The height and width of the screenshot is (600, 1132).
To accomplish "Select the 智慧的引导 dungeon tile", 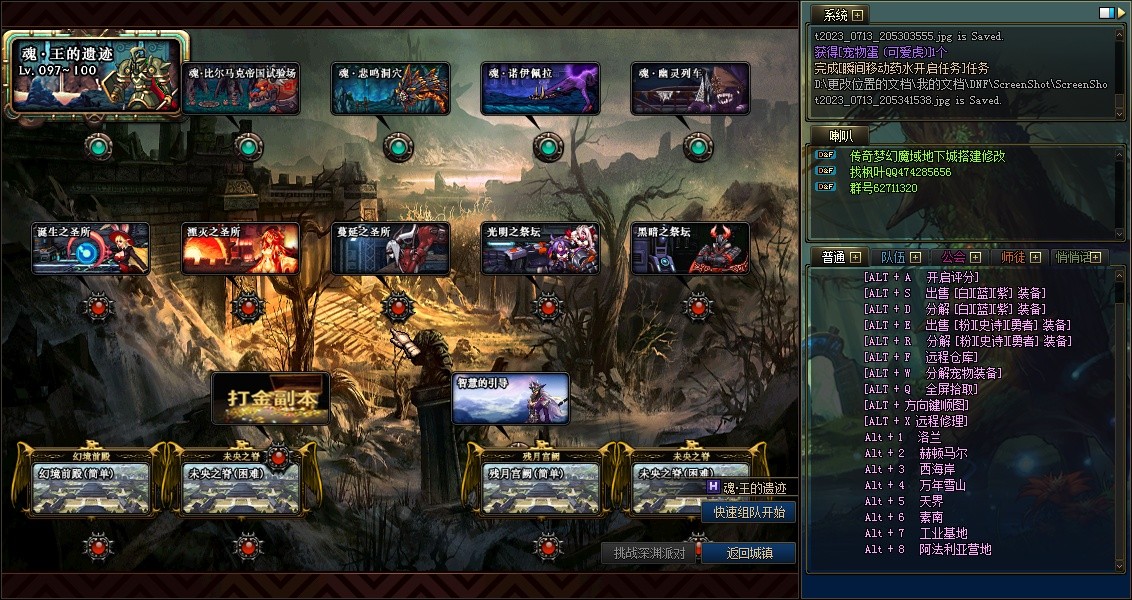I will pyautogui.click(x=511, y=398).
